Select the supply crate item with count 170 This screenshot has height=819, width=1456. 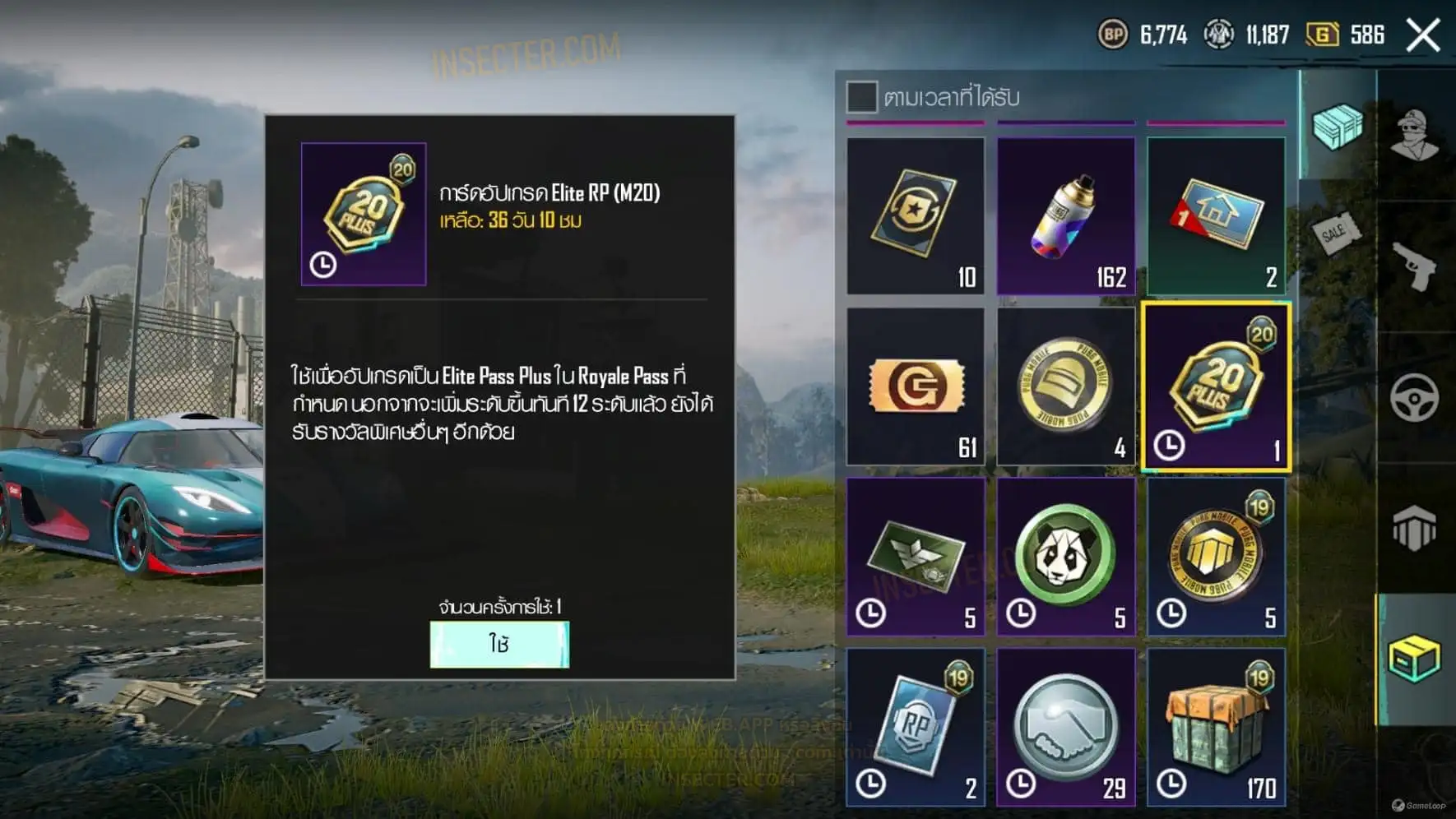(x=1216, y=727)
